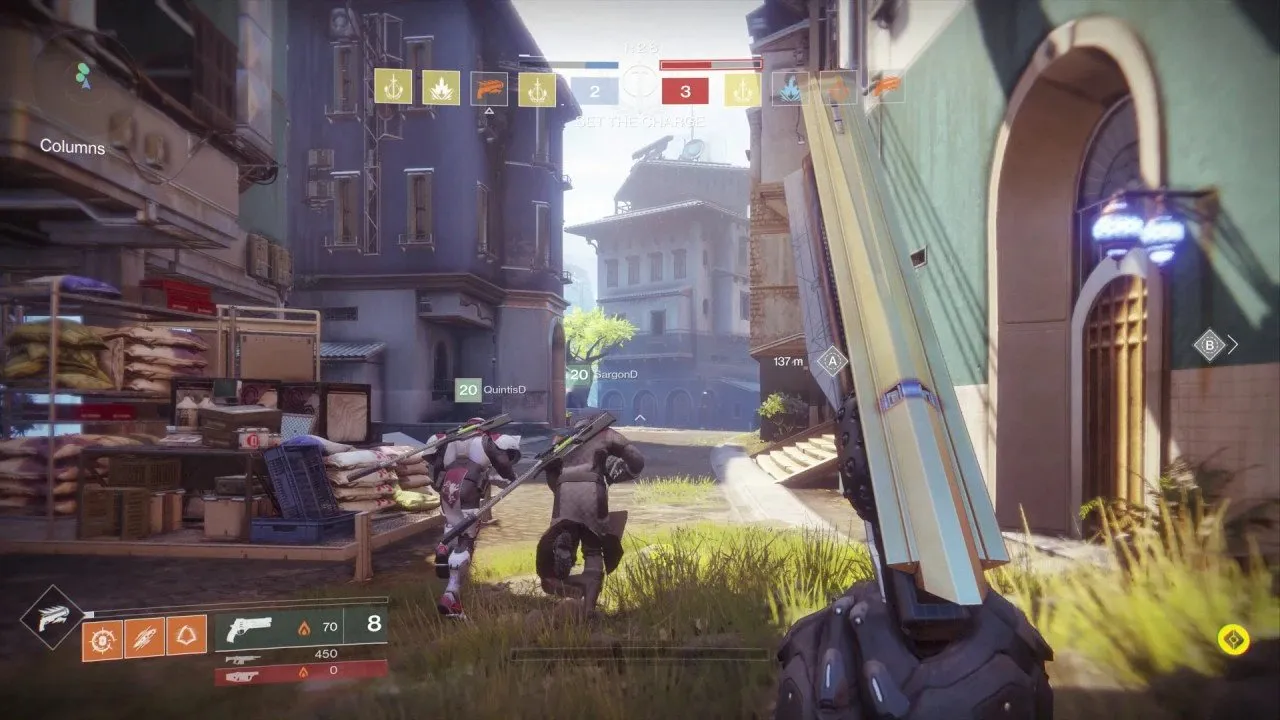This screenshot has width=1280, height=720.
Task: Use the throwing knife melee ability
Action: [144, 636]
